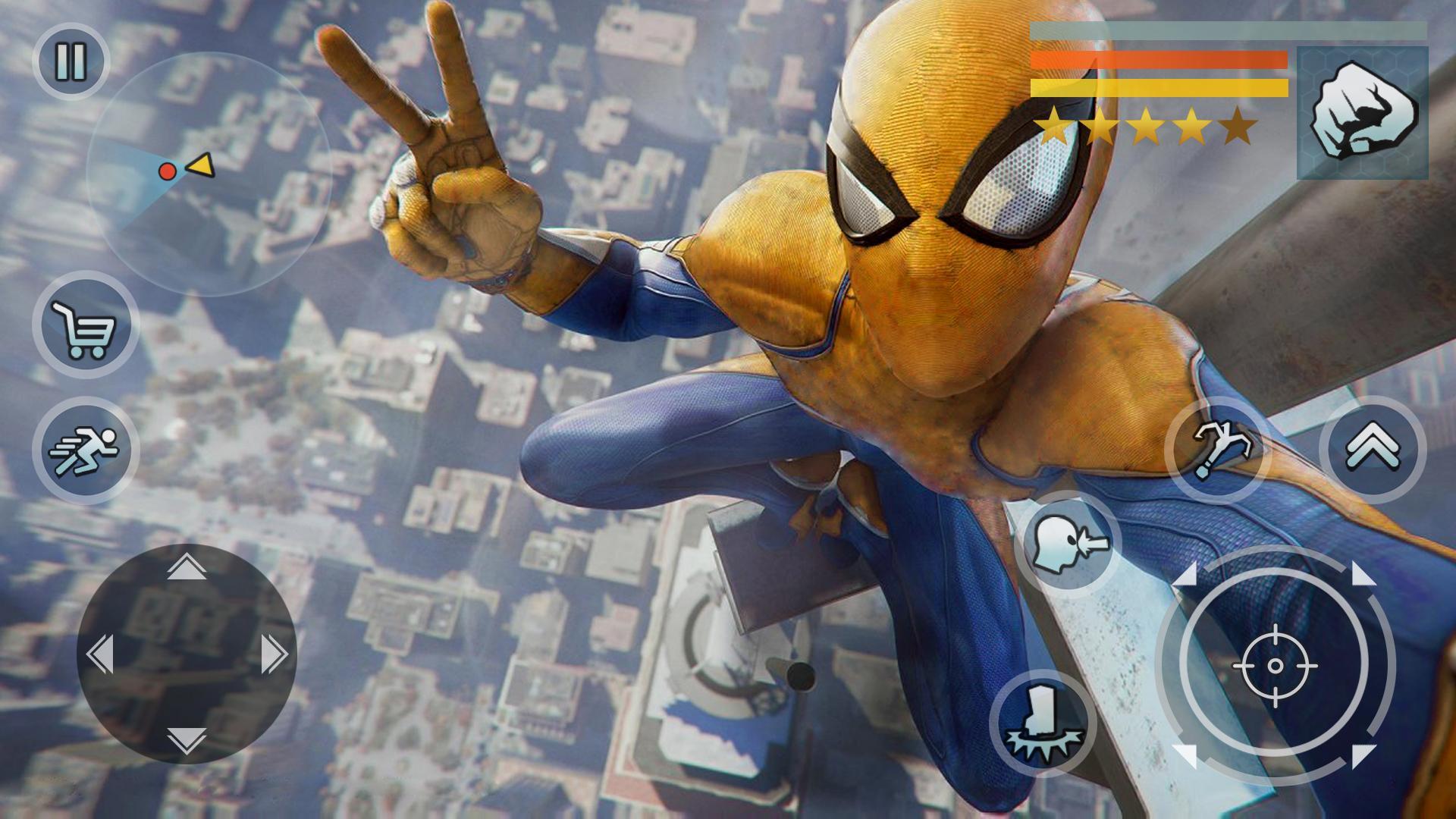Select the player position dot on minimap
Screen dimensions: 1456x819
pyautogui.click(x=166, y=171)
